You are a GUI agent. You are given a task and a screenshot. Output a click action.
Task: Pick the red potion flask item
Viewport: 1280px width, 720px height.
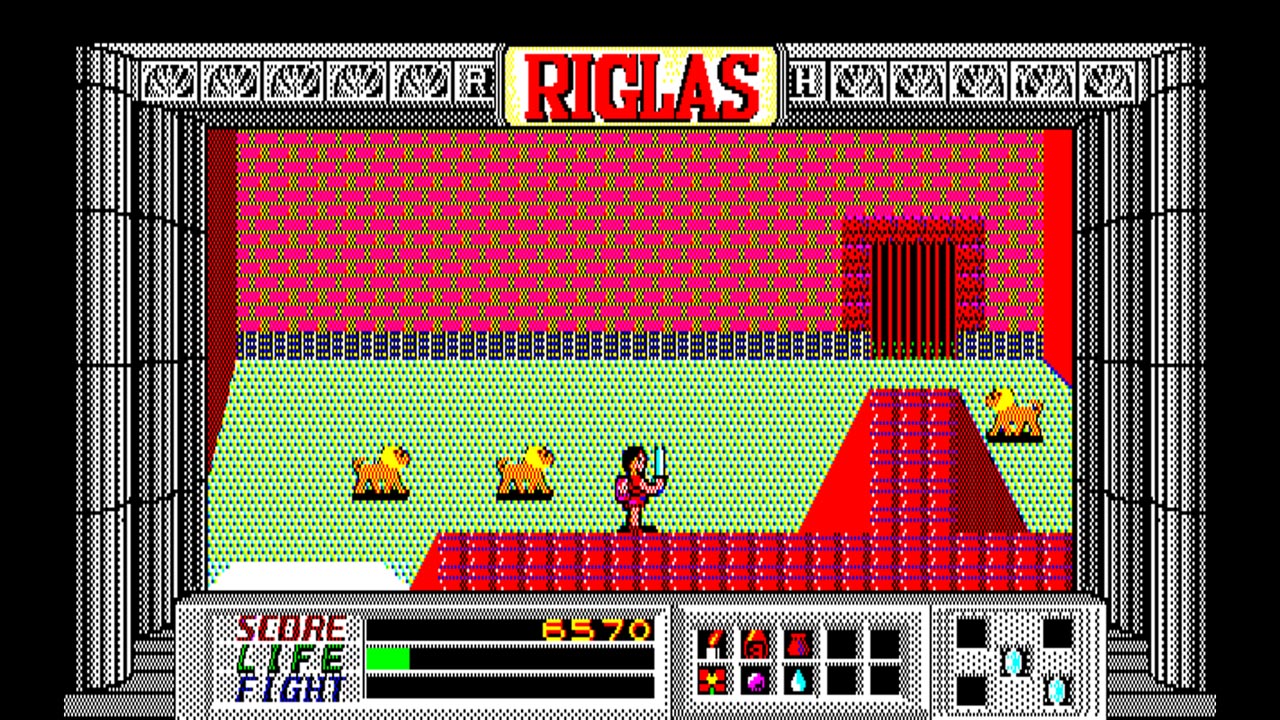[797, 644]
